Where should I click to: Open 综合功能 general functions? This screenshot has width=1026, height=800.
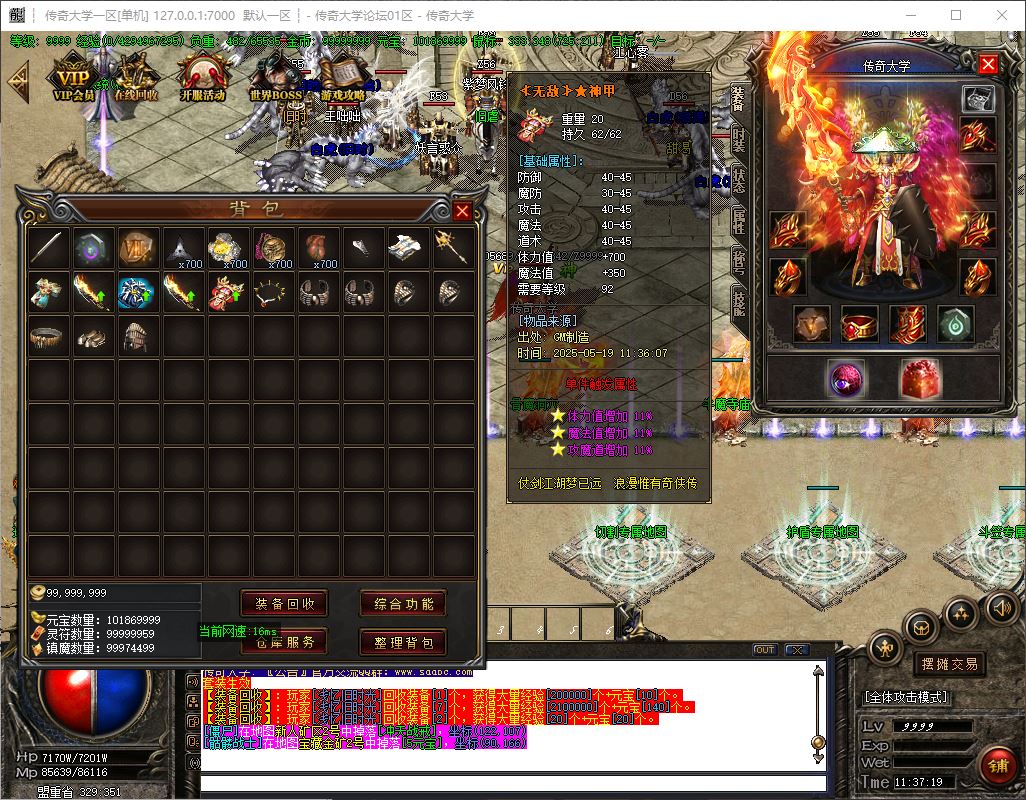[x=403, y=604]
